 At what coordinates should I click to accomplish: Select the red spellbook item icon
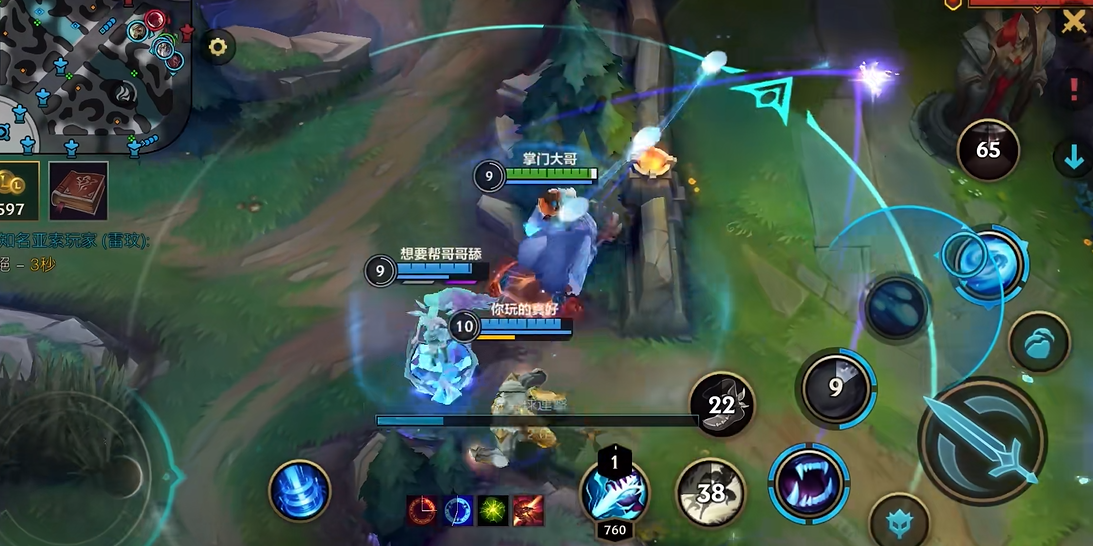point(78,190)
